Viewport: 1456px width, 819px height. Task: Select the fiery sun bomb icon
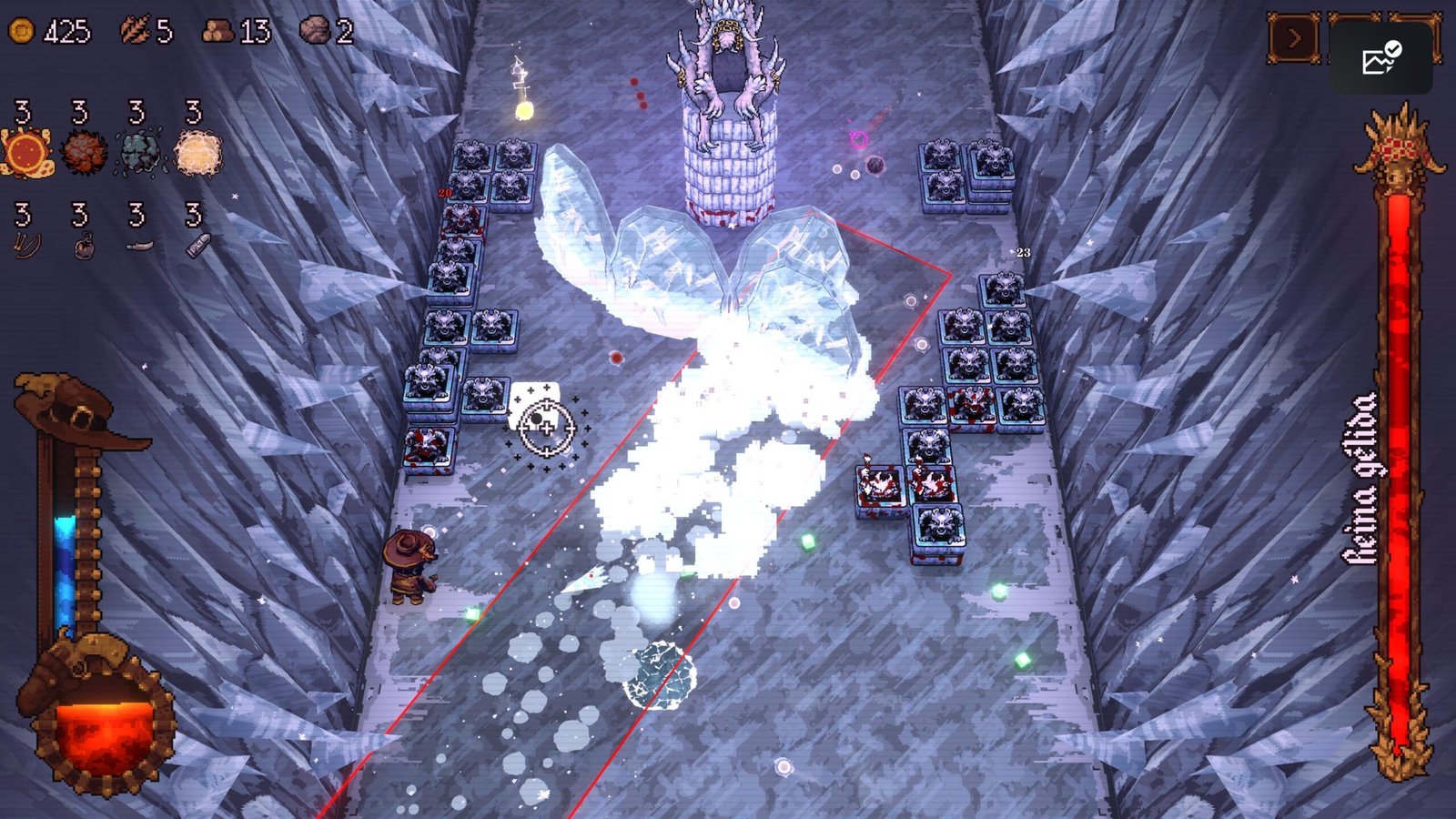click(26, 152)
